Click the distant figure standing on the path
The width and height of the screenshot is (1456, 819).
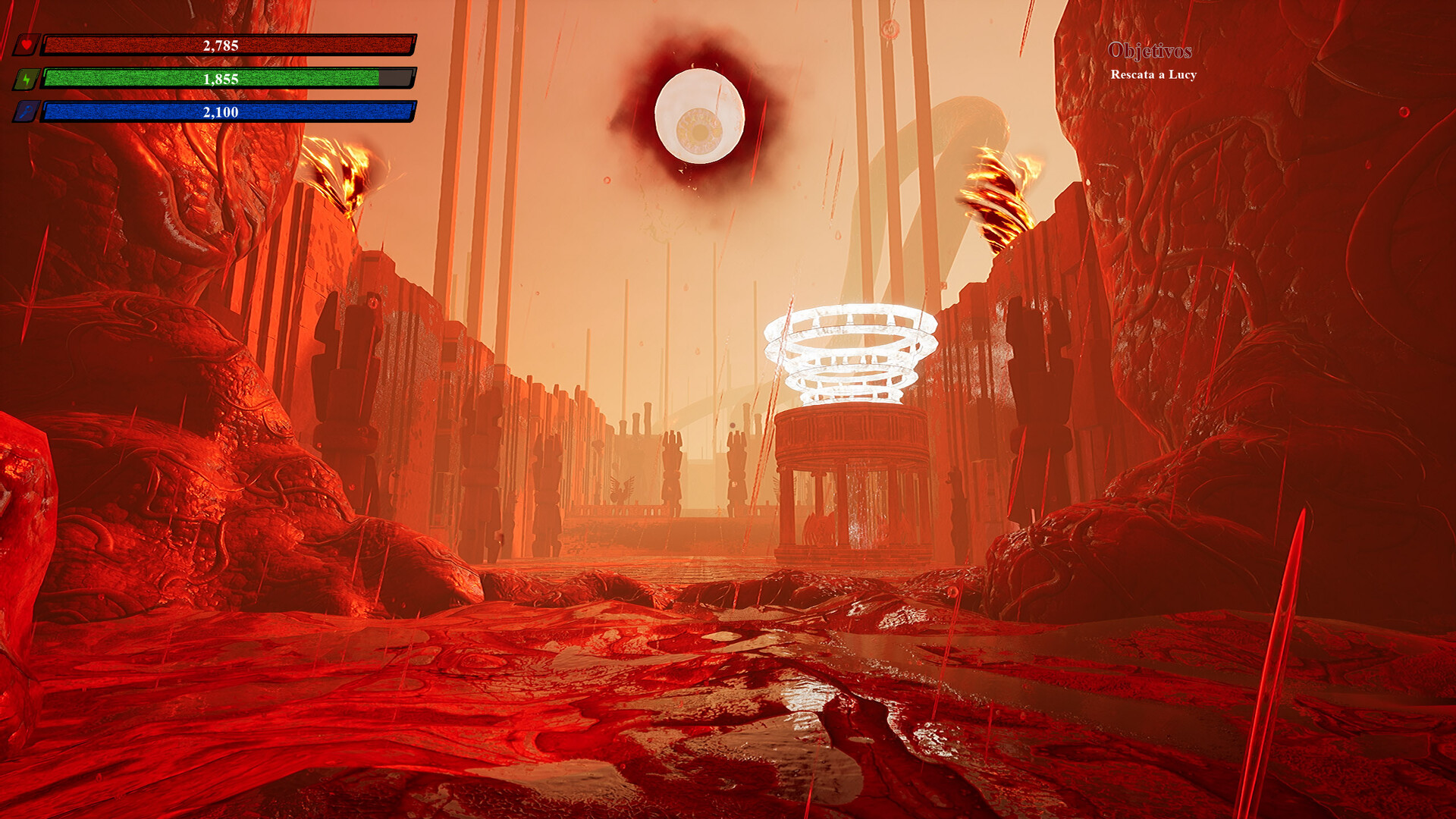click(x=719, y=510)
